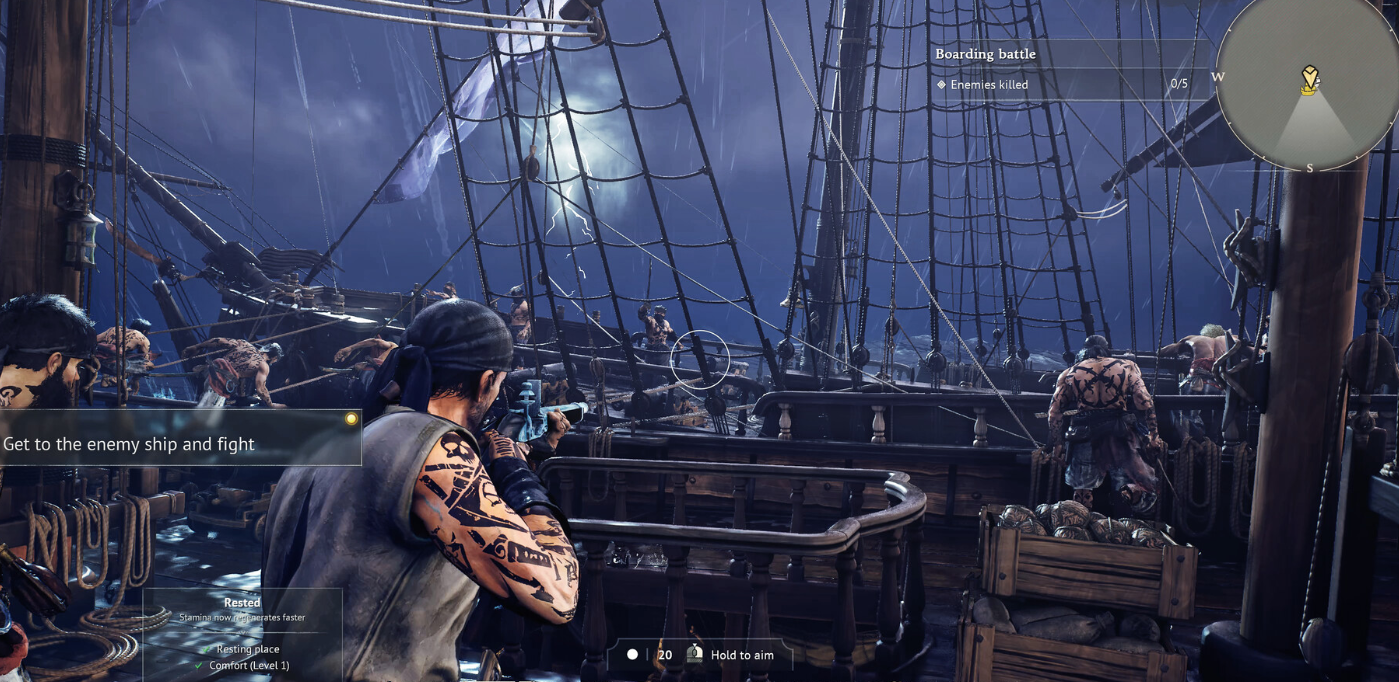Select the Rested status notification
This screenshot has height=682, width=1399.
tap(242, 610)
